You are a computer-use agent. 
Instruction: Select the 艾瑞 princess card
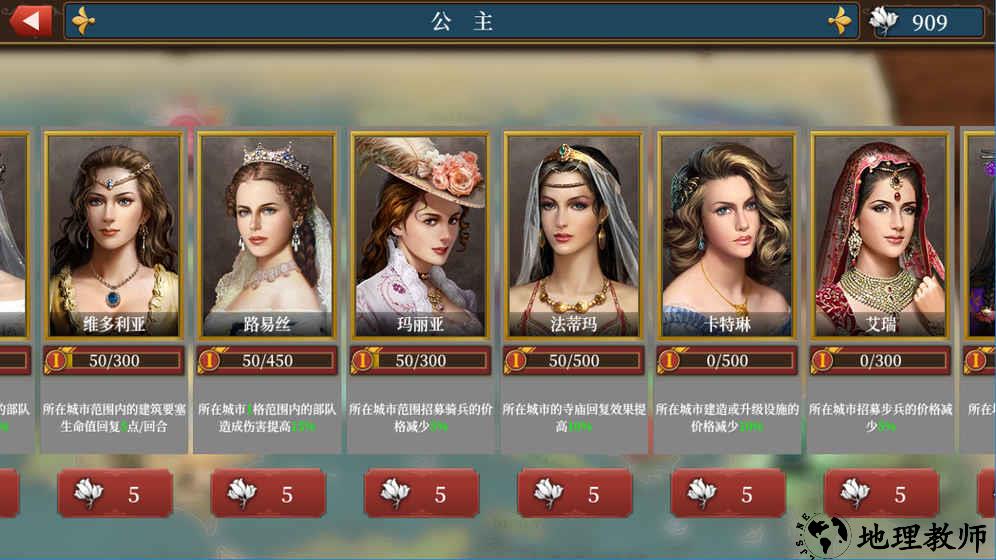[880, 235]
